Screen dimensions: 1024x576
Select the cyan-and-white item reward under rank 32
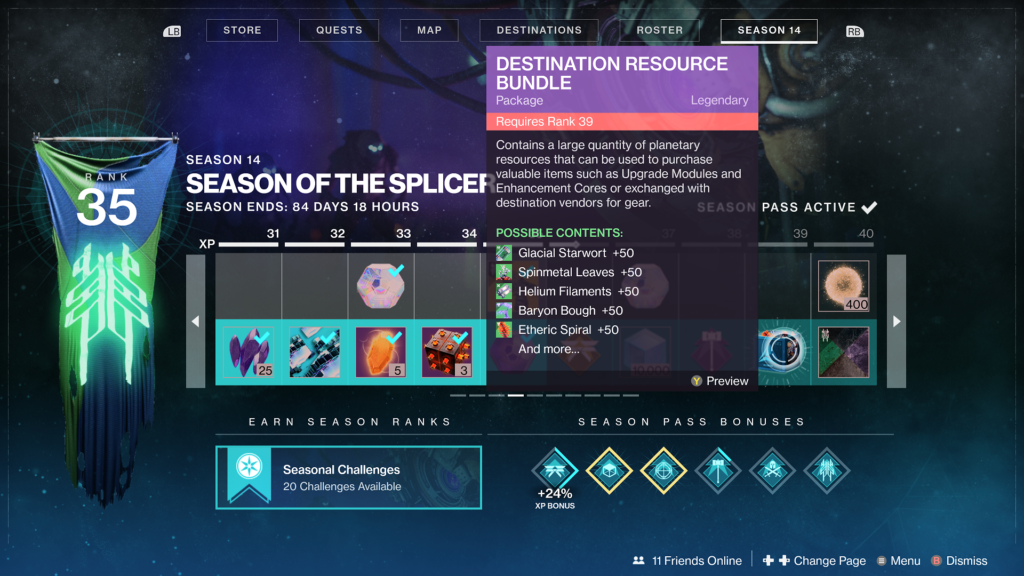click(315, 352)
